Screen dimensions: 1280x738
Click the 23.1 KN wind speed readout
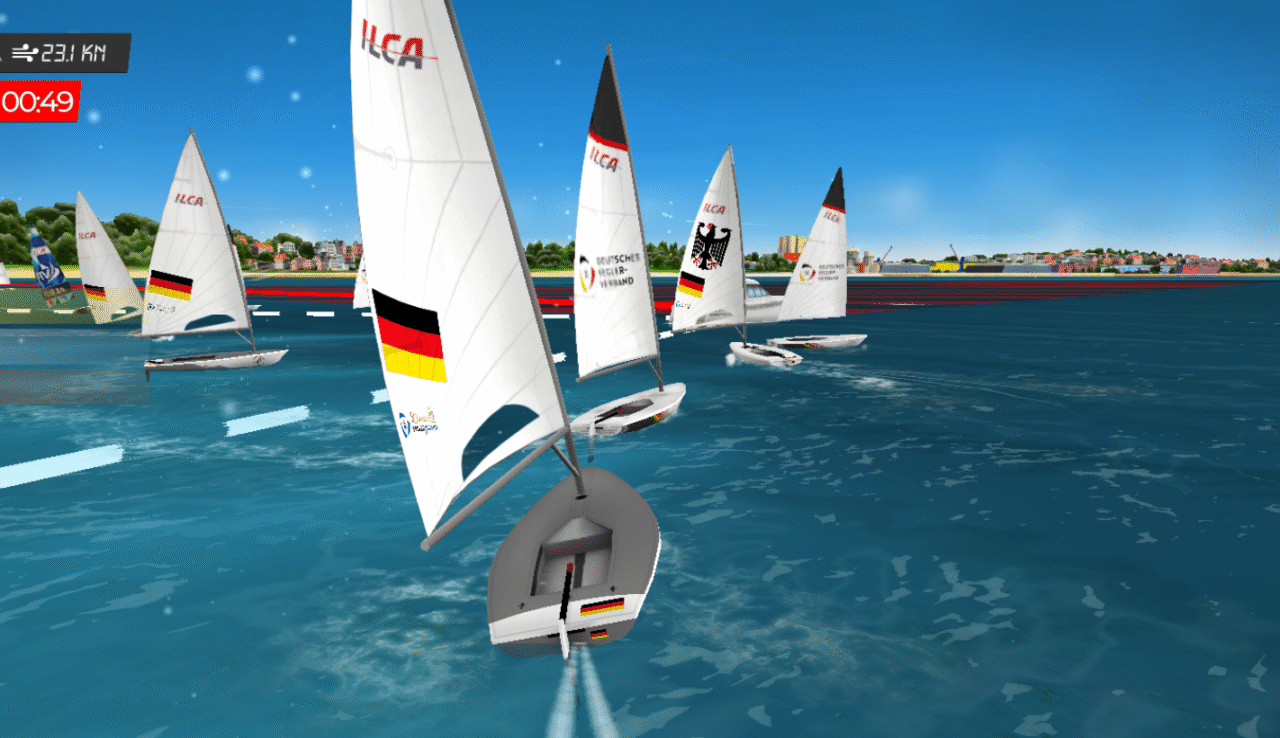tap(70, 53)
